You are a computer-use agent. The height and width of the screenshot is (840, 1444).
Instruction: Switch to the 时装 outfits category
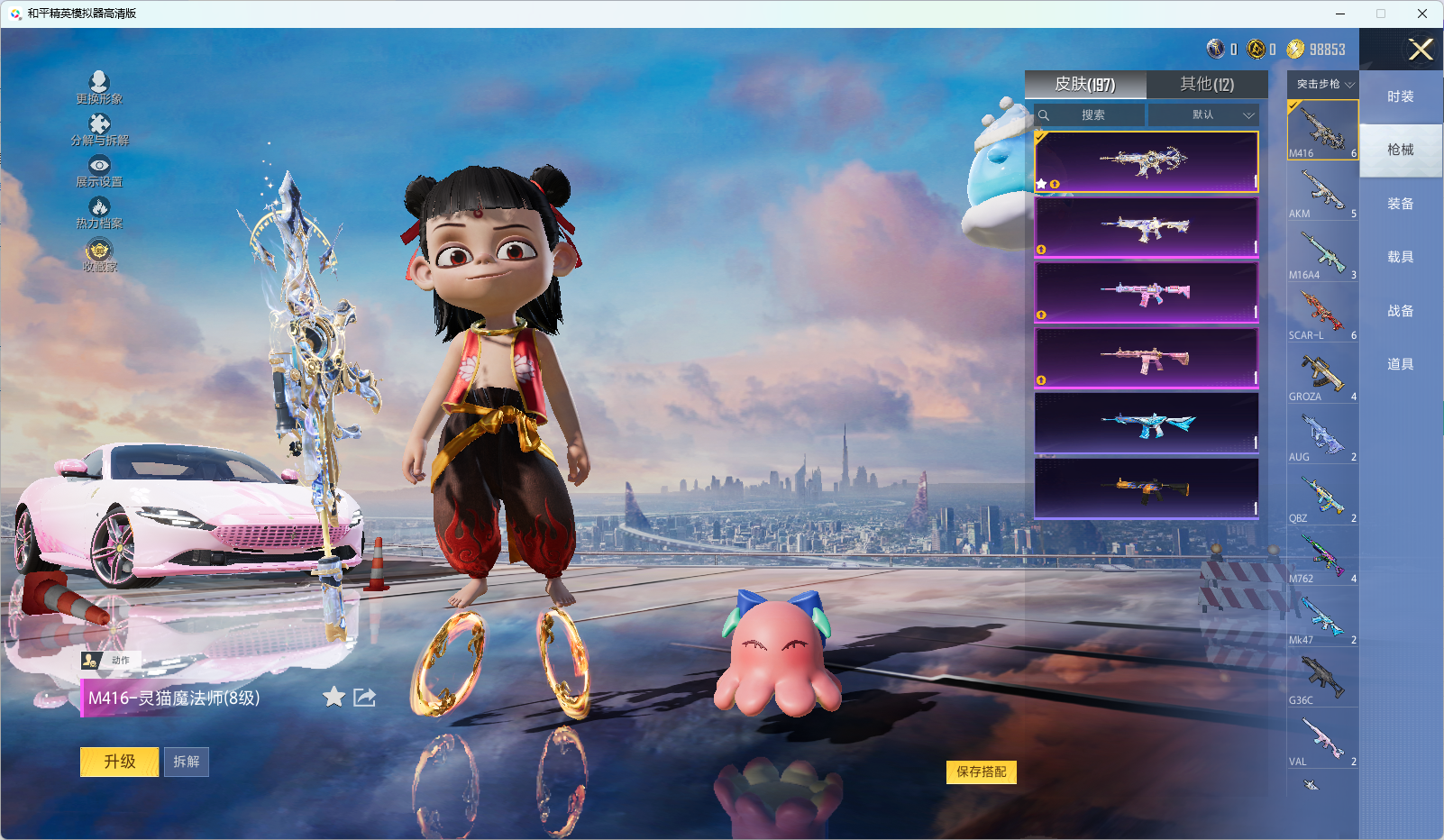[1400, 96]
